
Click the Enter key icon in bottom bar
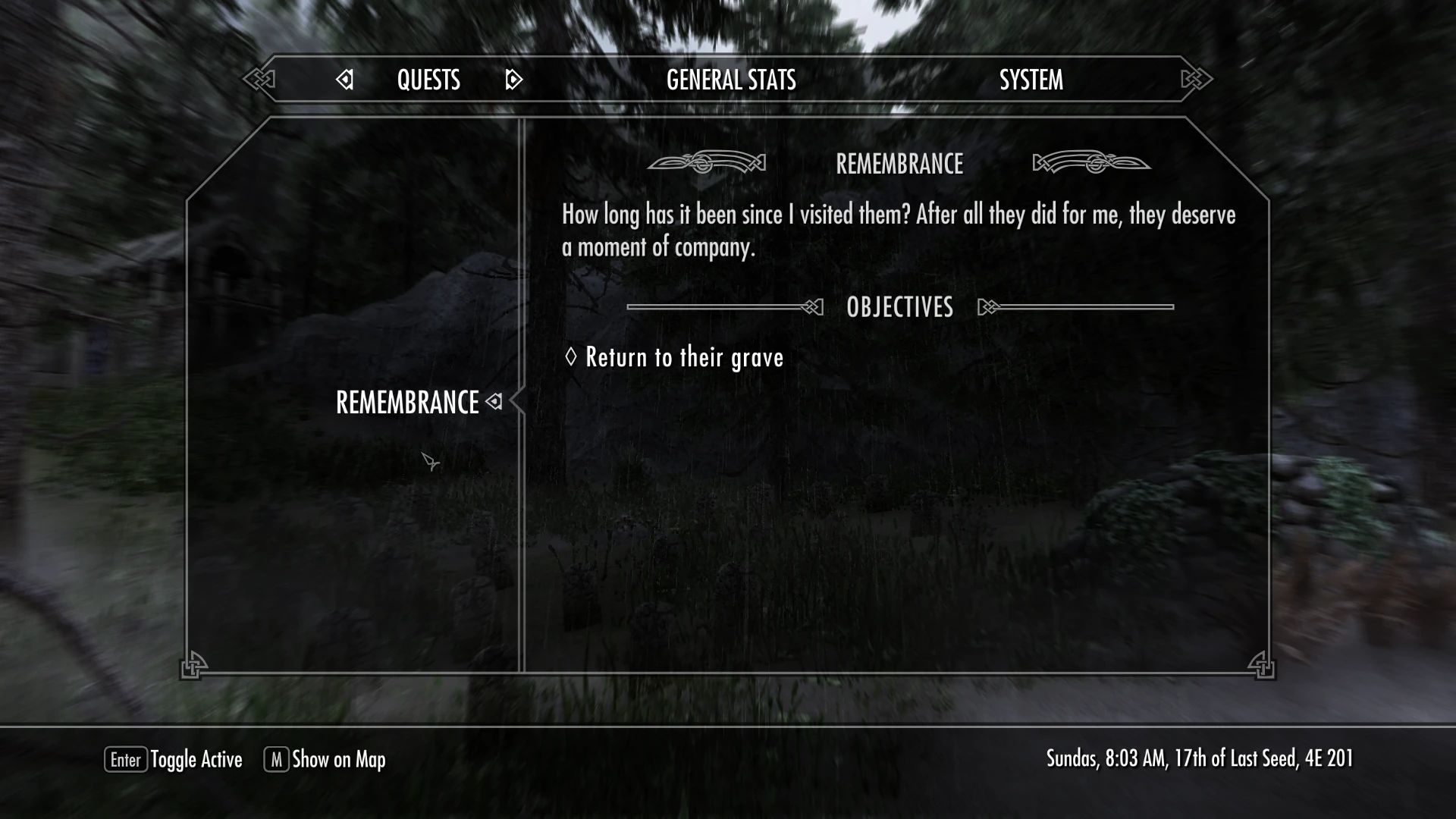click(126, 759)
